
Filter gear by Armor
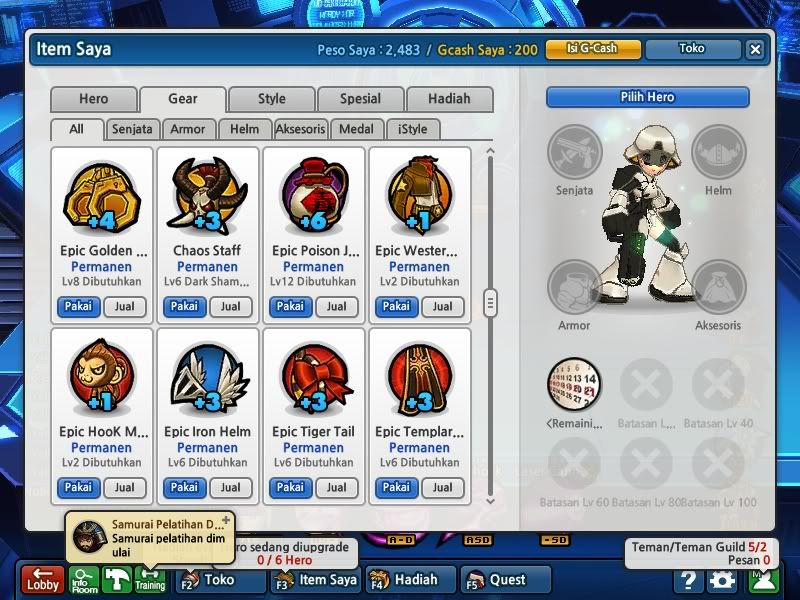[x=188, y=129]
